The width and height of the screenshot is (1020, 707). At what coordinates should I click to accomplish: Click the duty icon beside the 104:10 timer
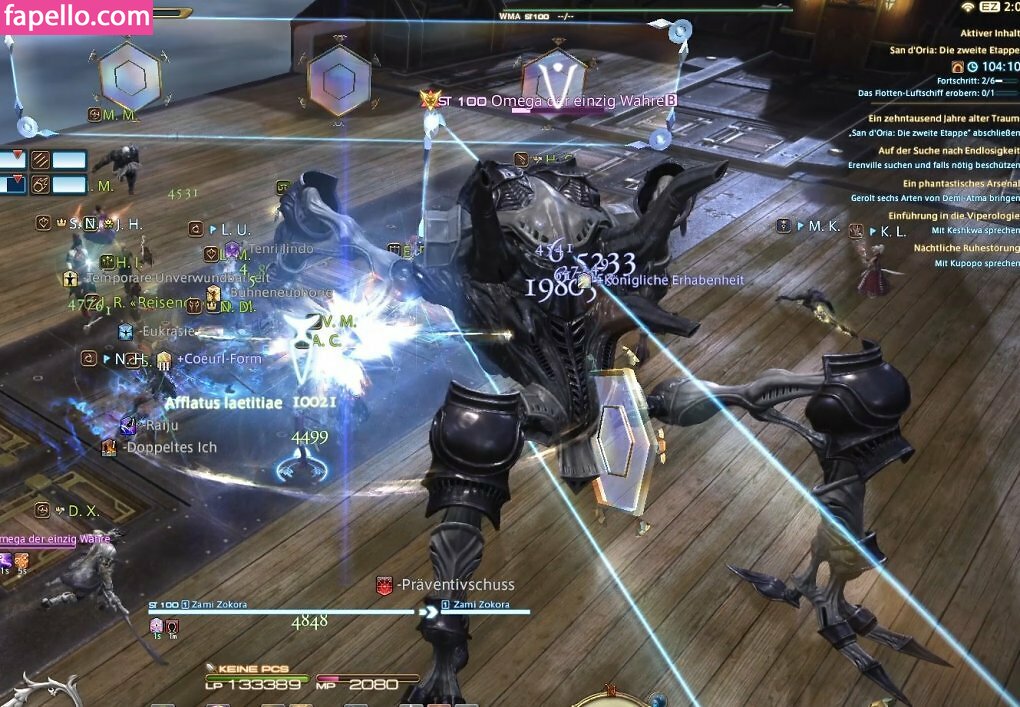tap(957, 66)
